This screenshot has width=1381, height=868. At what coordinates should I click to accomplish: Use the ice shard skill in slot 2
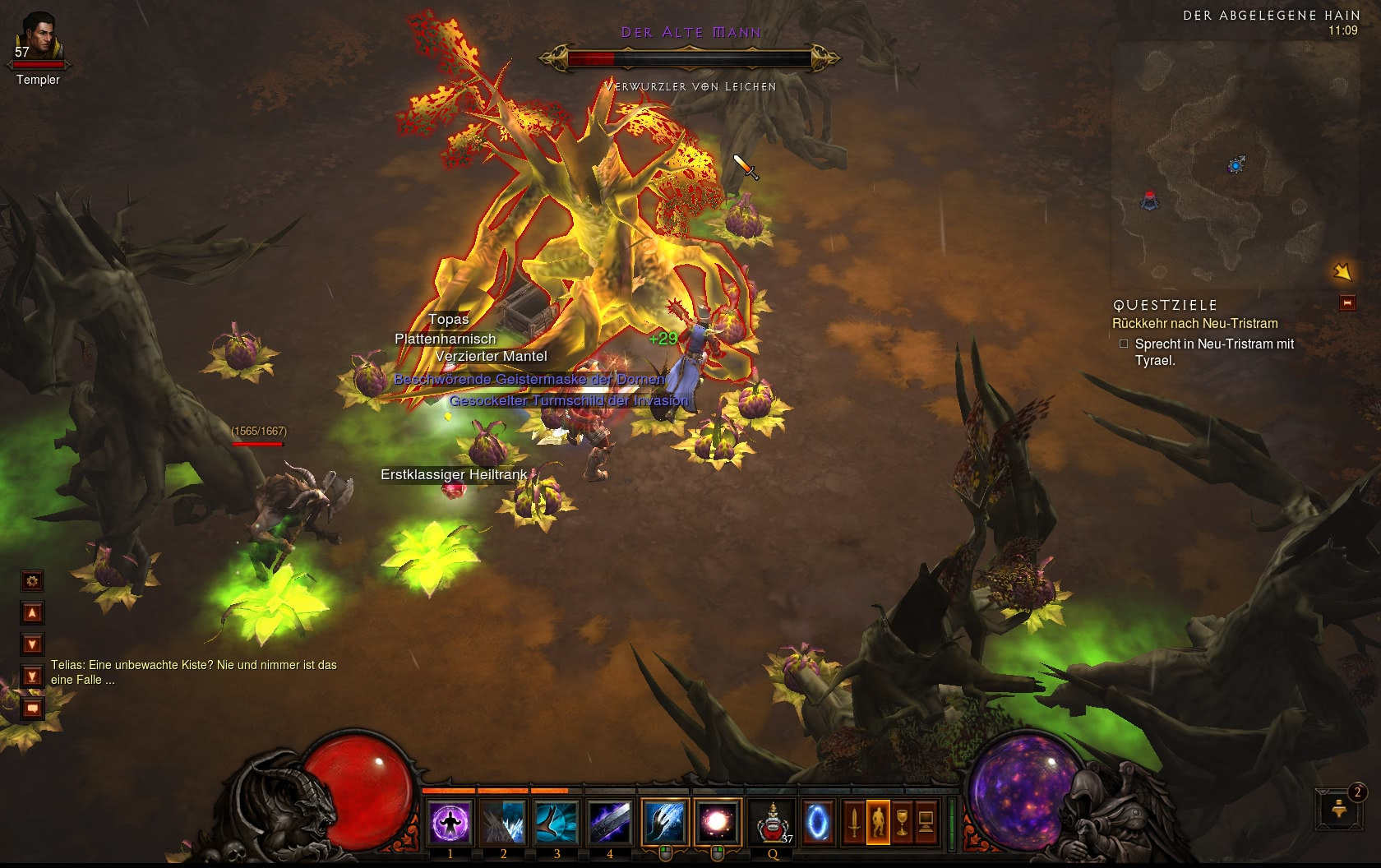coord(503,821)
